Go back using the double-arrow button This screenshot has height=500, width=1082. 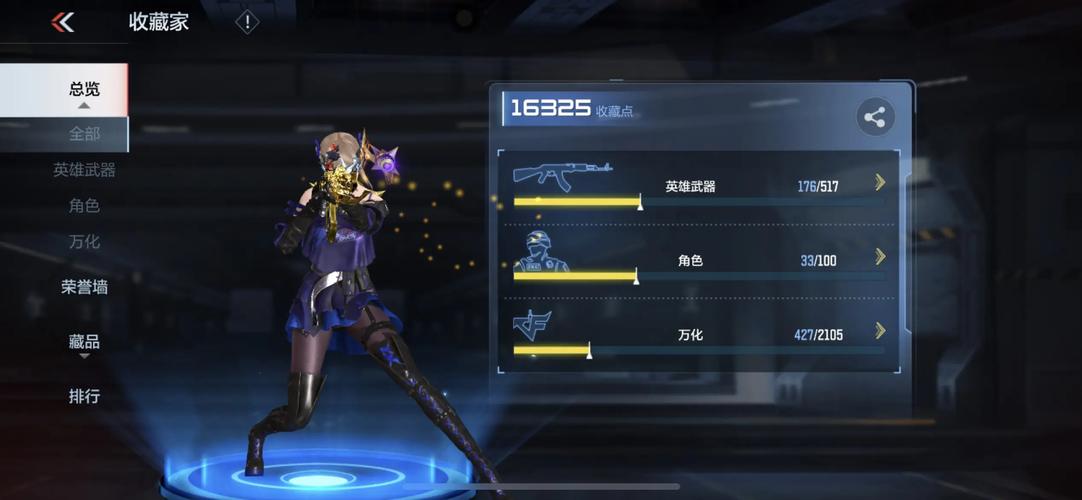[x=63, y=22]
